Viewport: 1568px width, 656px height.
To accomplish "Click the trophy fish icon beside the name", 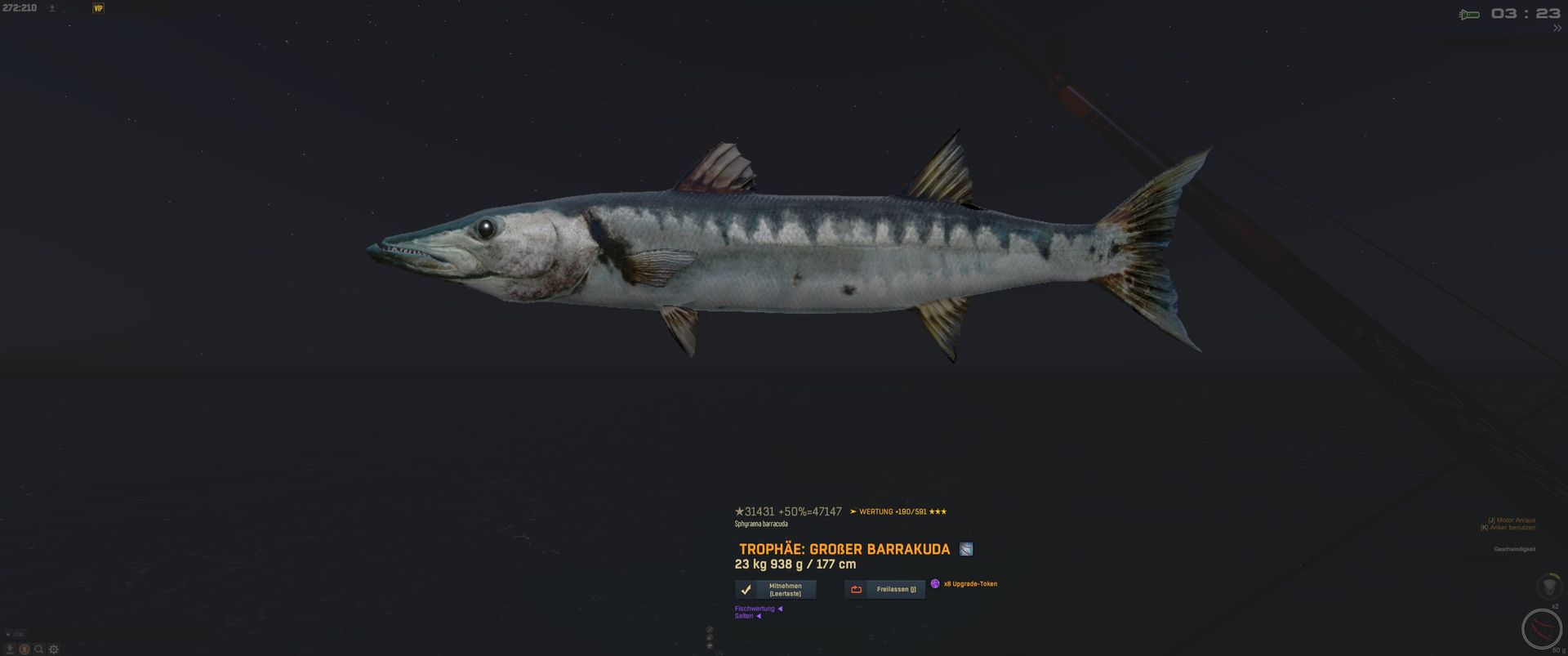I will [966, 549].
